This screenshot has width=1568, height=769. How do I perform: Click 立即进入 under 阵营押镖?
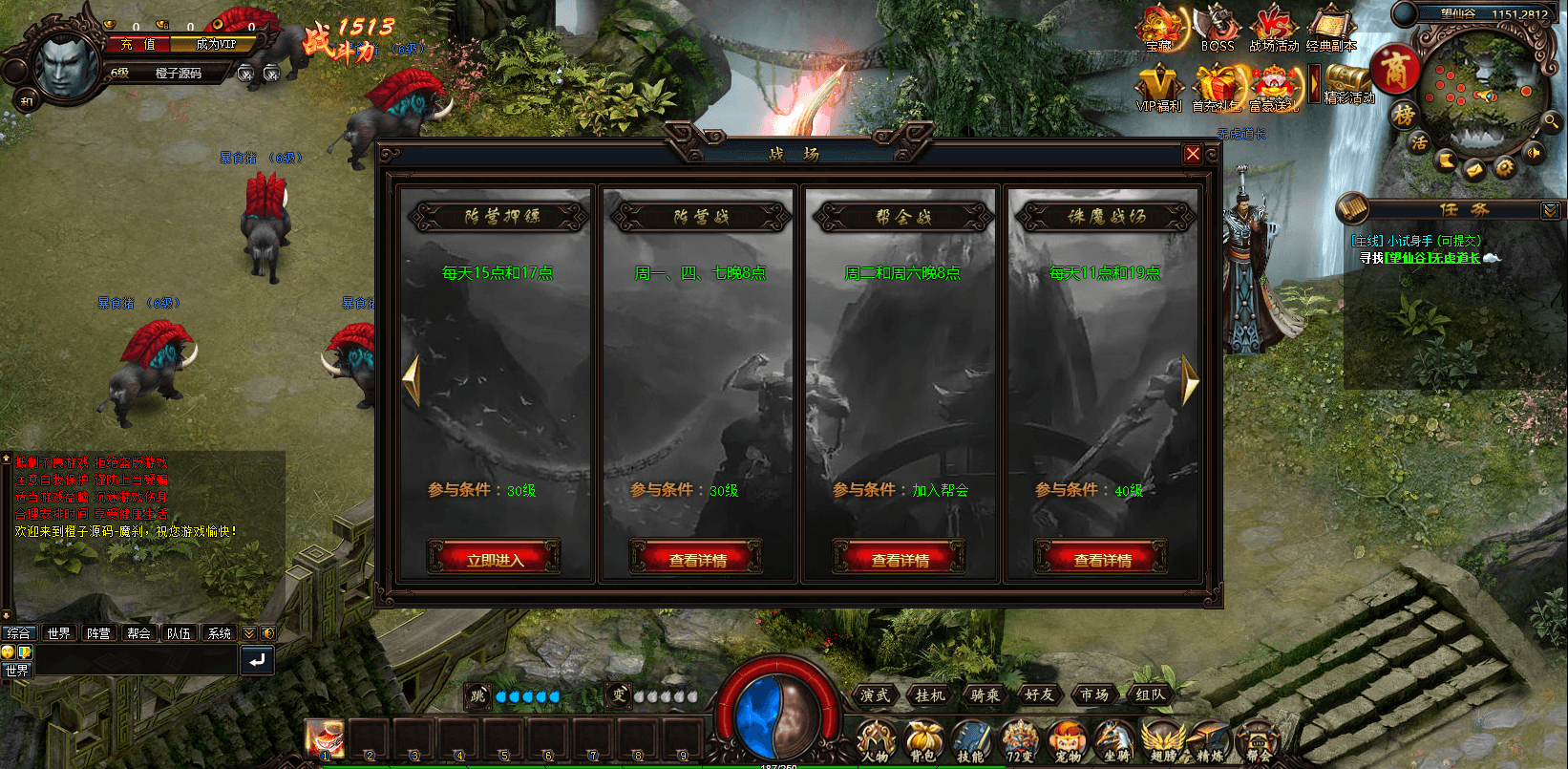[x=496, y=557]
